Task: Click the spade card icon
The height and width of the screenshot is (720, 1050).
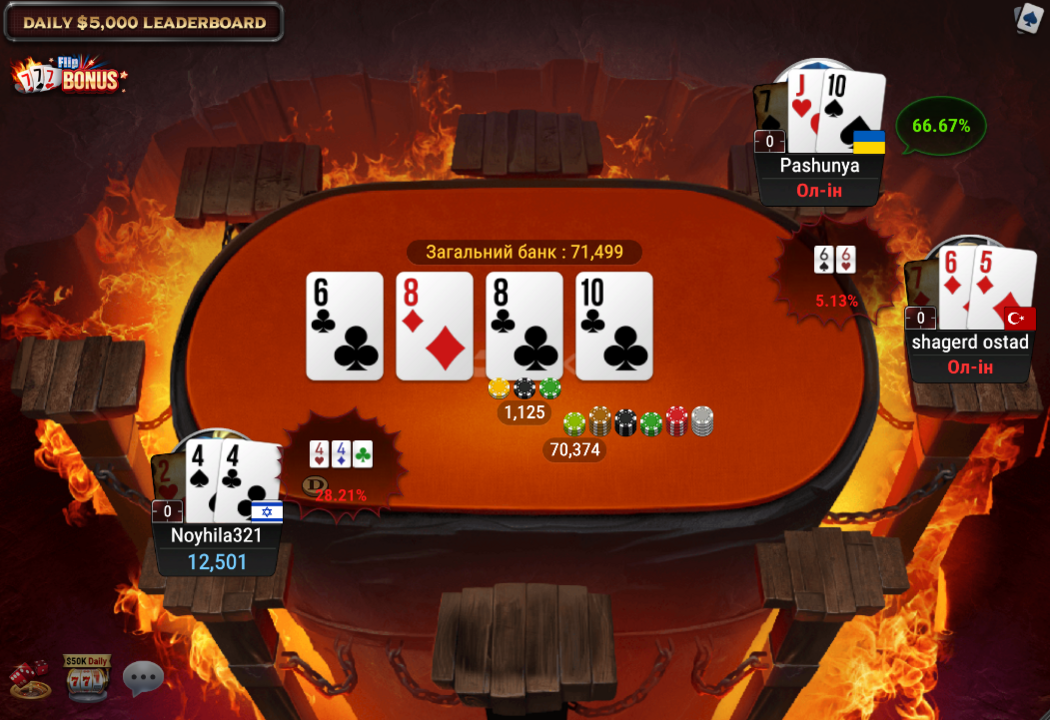Action: (1029, 18)
